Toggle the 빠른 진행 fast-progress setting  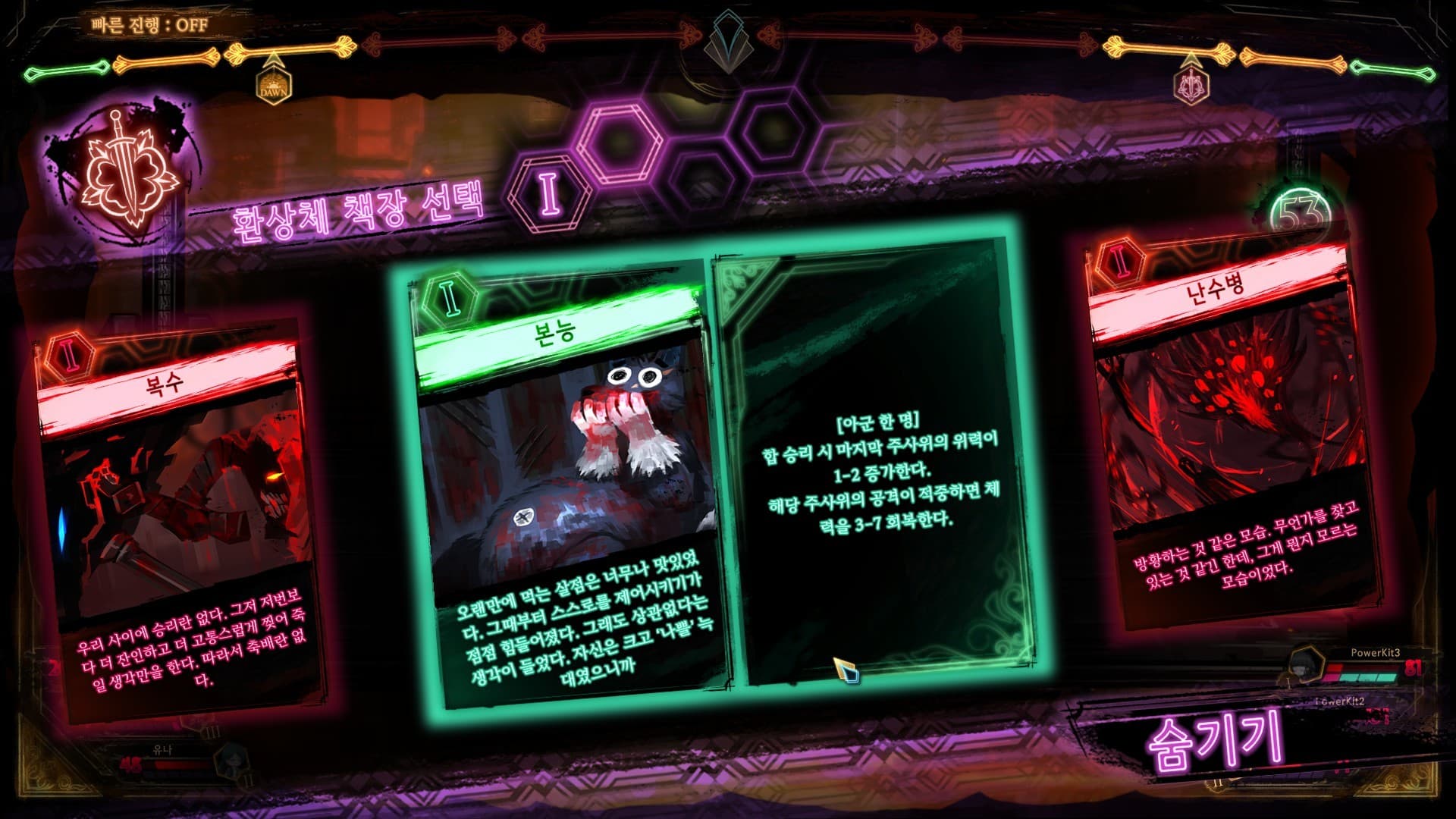click(x=149, y=24)
